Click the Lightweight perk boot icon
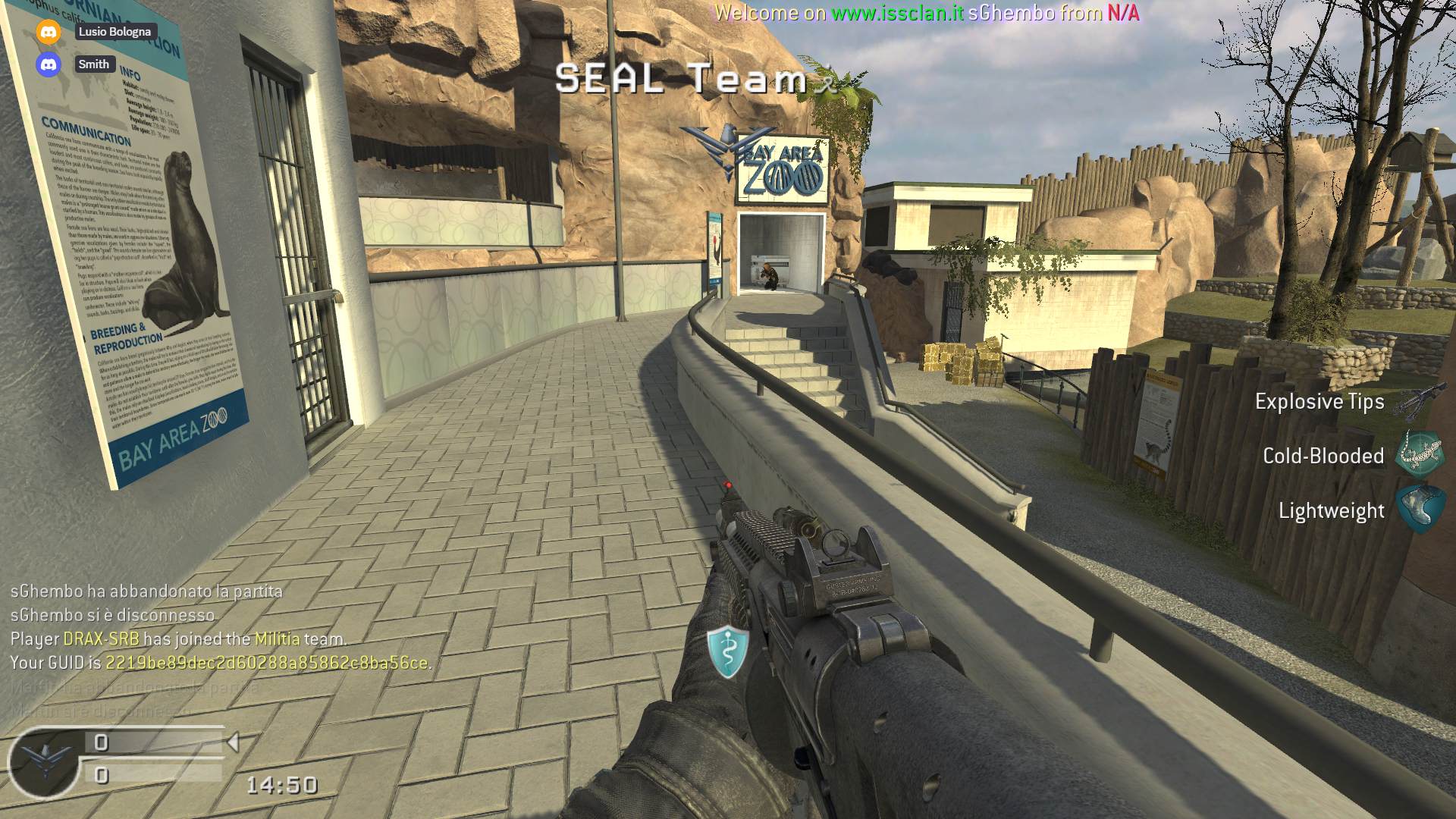The height and width of the screenshot is (819, 1456). click(1420, 510)
